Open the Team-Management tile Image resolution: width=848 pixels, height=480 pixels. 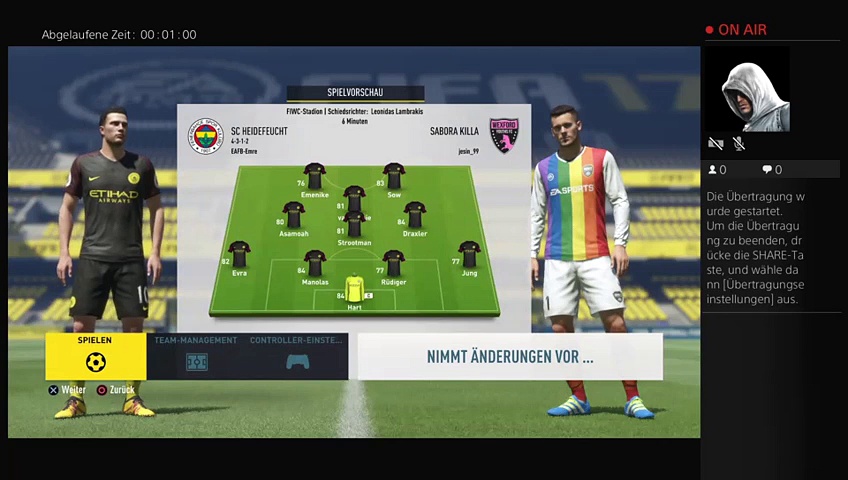coord(197,357)
